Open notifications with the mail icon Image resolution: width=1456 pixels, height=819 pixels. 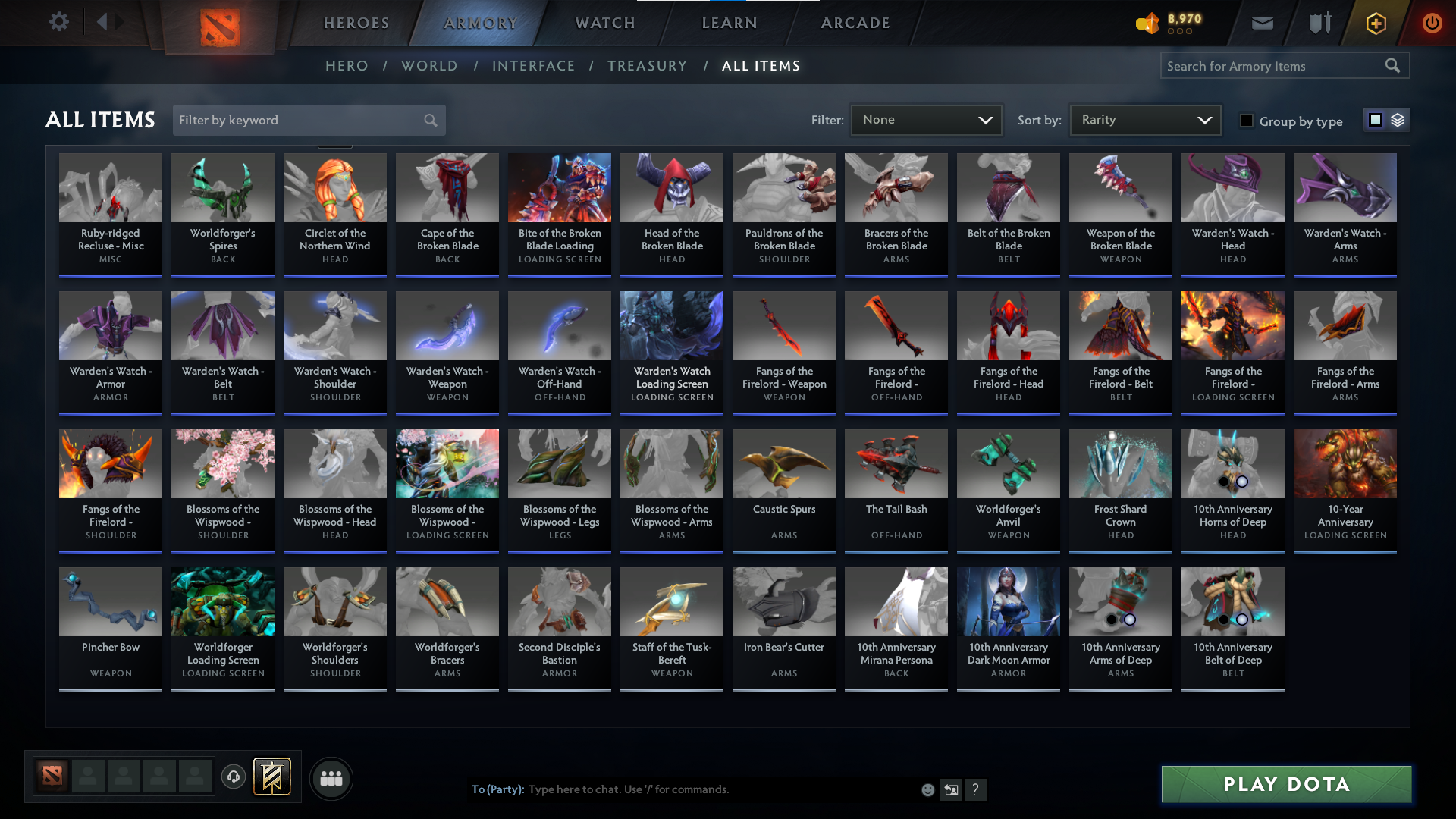(1261, 23)
